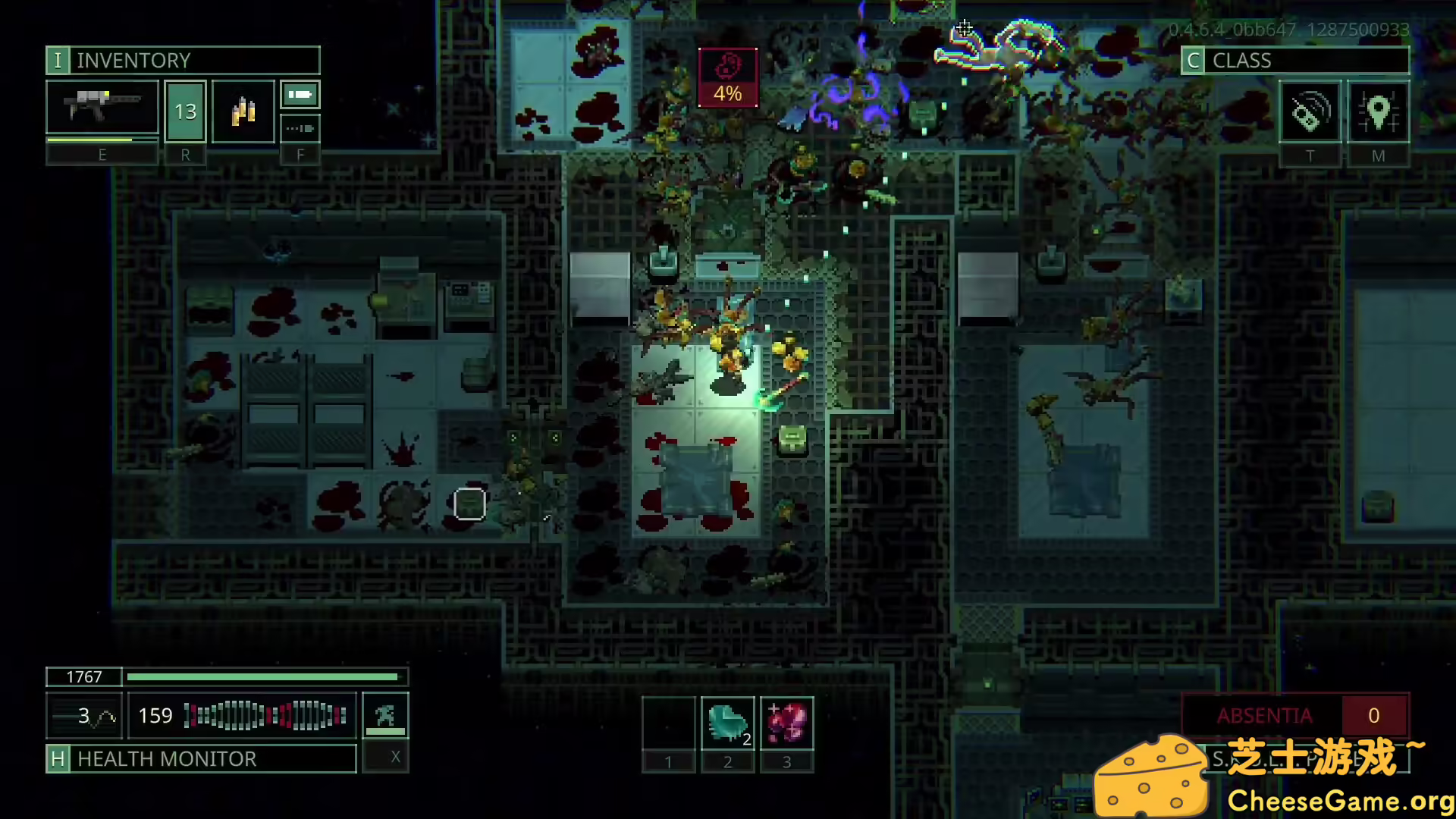Click the CheeseGame.org watermark logo

(1274, 777)
